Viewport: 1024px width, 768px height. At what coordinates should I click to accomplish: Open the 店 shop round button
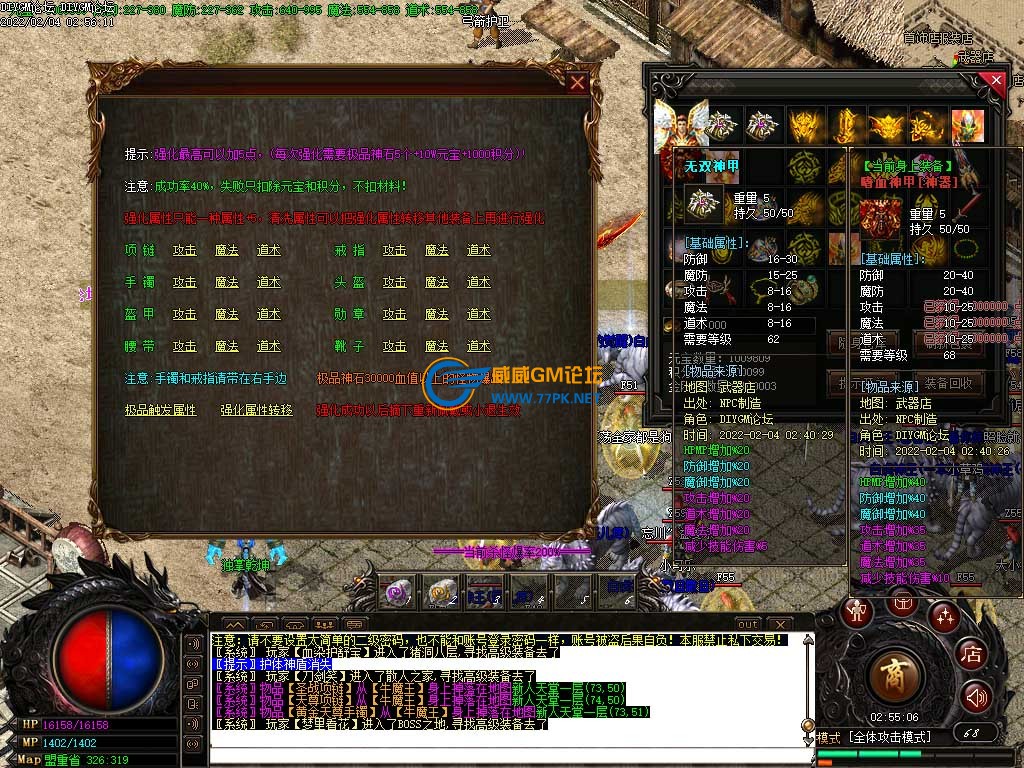(971, 655)
